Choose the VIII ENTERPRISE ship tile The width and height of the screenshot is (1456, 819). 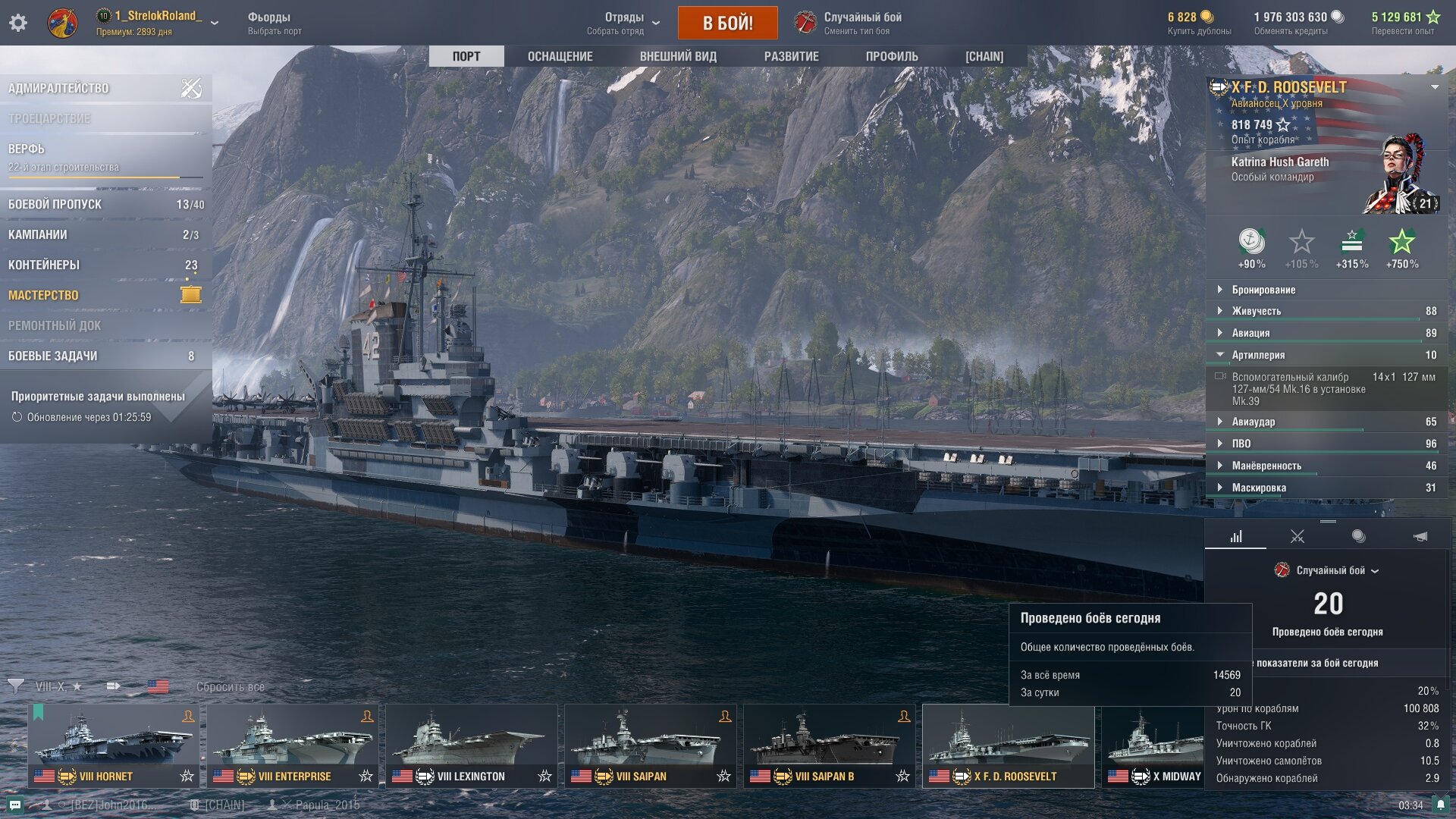pos(293,746)
